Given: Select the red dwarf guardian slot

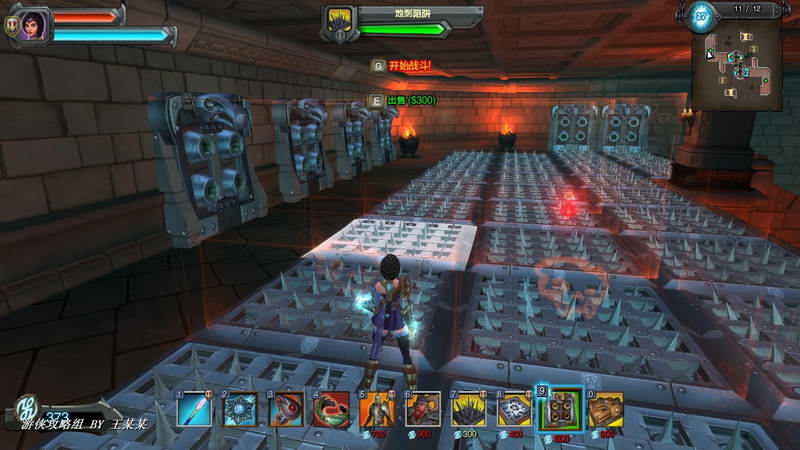Looking at the screenshot, I should pyautogui.click(x=423, y=410).
